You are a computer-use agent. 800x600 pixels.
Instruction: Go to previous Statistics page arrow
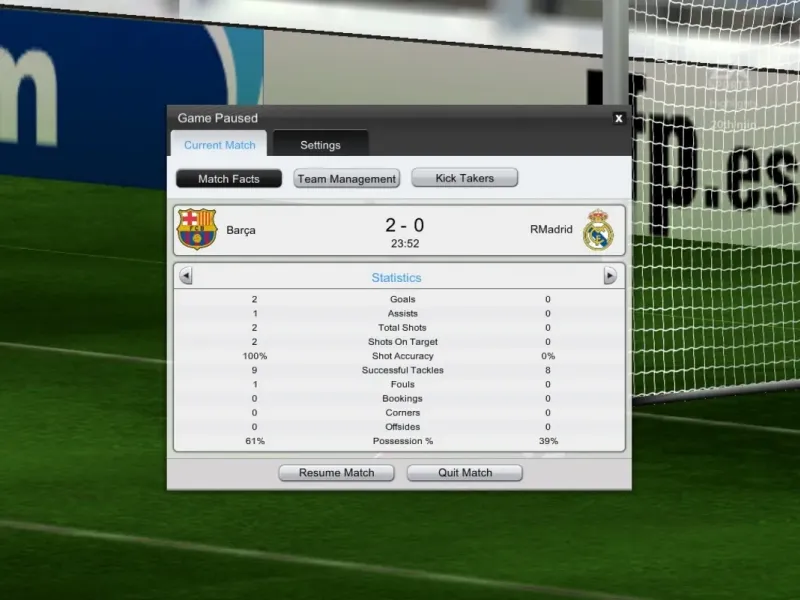click(x=186, y=277)
